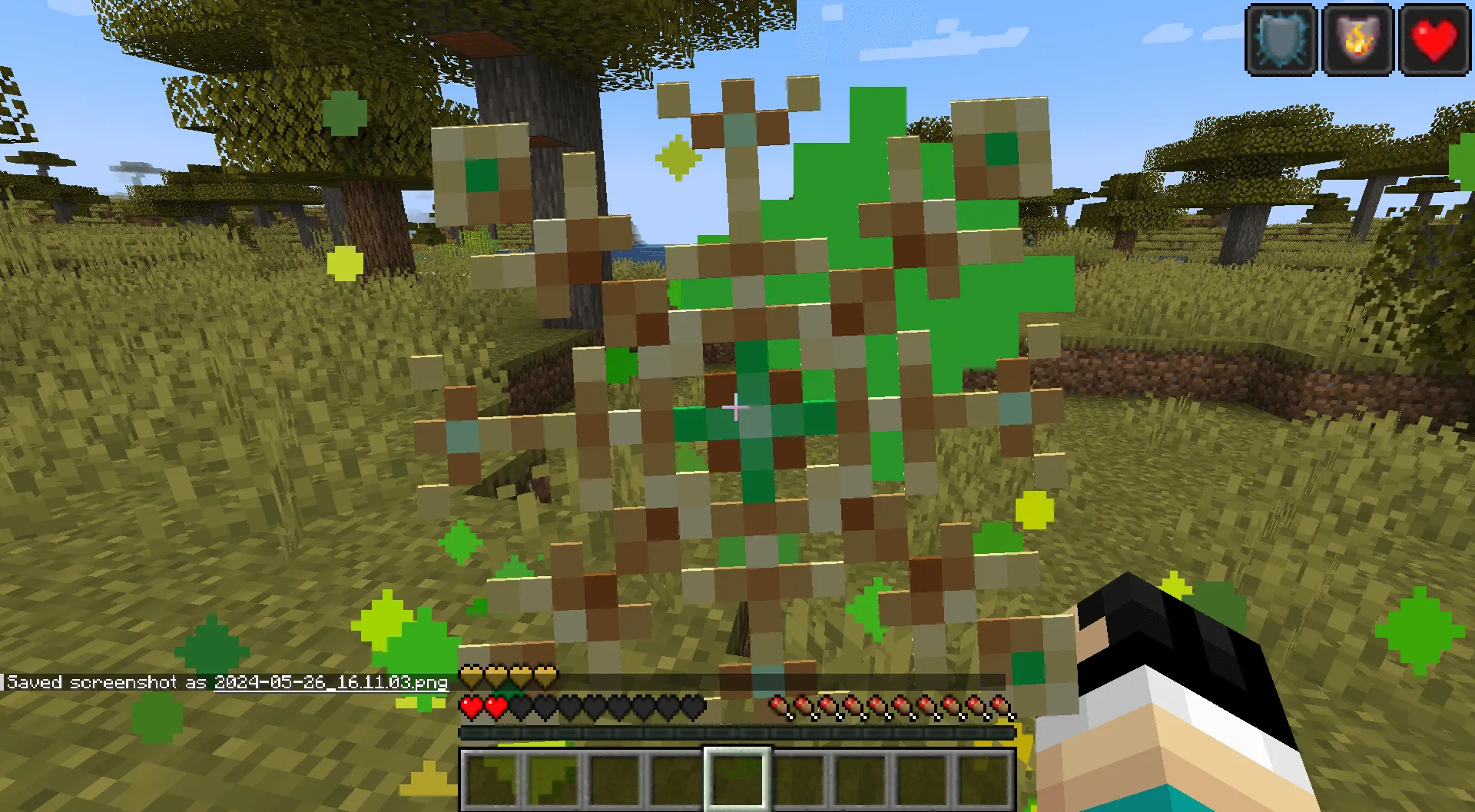Select the seventh hotbar slot

(x=860, y=778)
